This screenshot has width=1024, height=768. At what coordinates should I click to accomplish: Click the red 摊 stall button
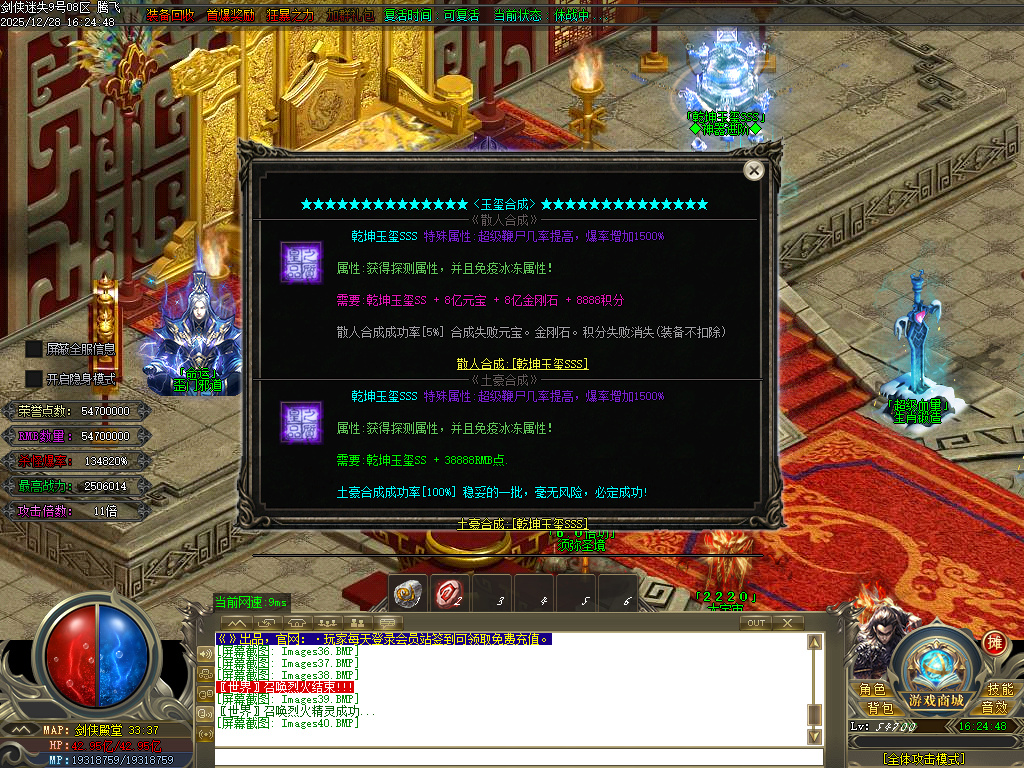tap(994, 642)
